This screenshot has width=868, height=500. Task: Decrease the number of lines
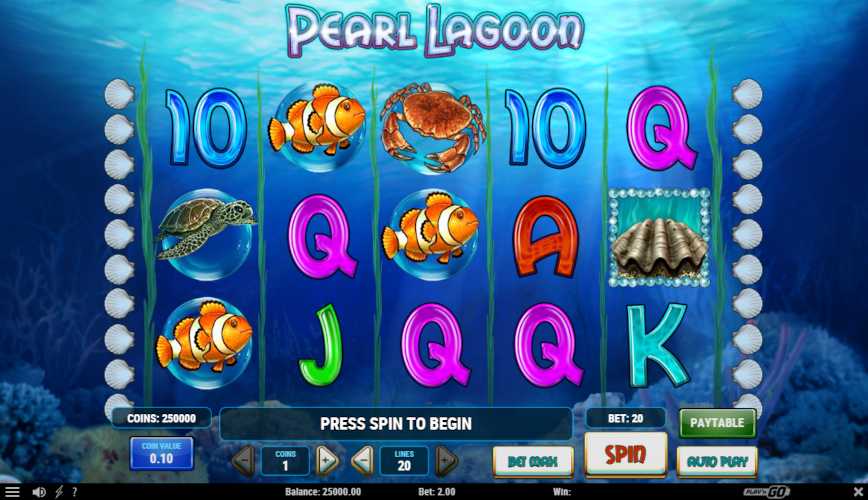click(363, 461)
